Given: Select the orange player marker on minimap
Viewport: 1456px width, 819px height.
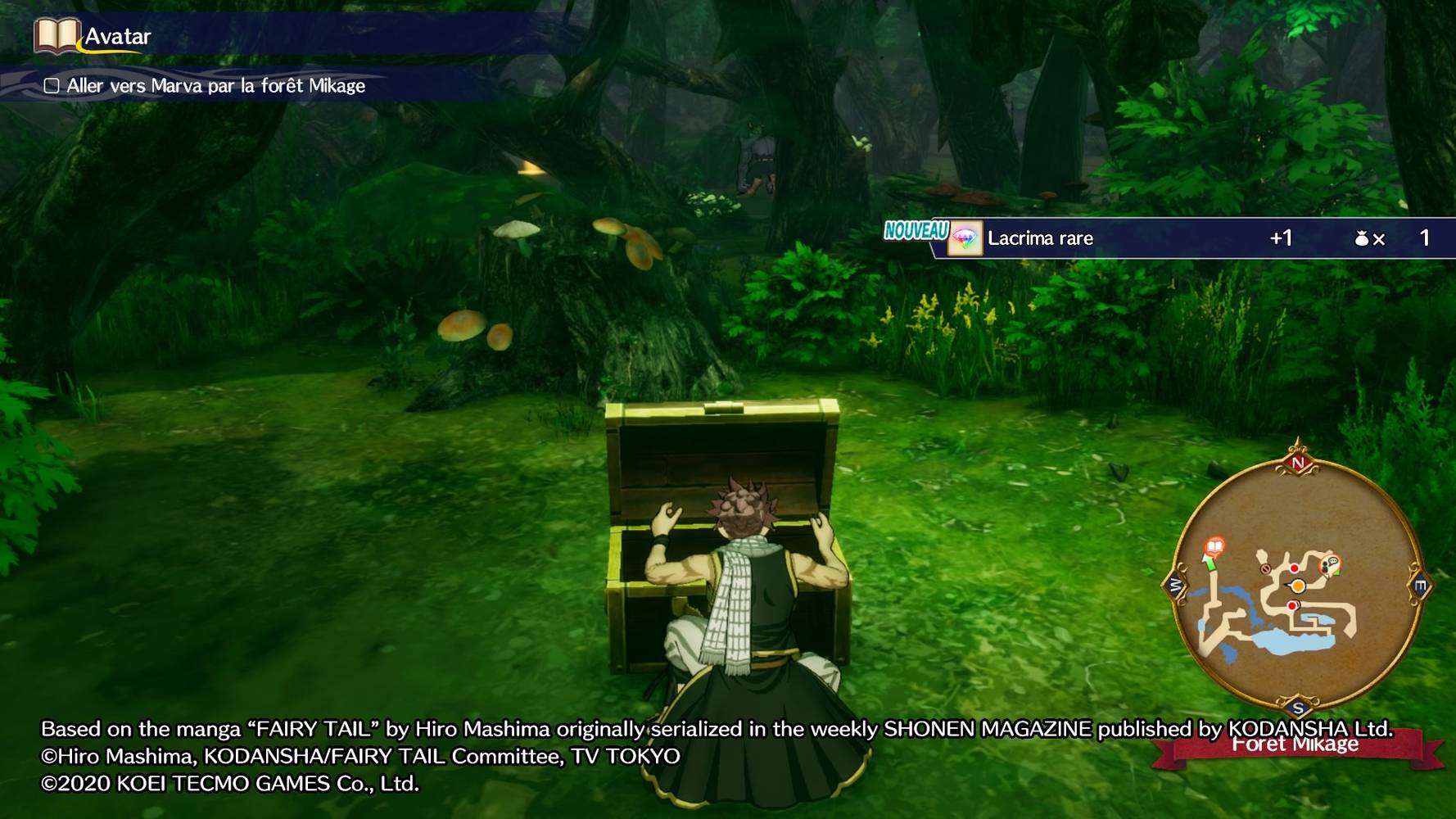Looking at the screenshot, I should pyautogui.click(x=1298, y=586).
